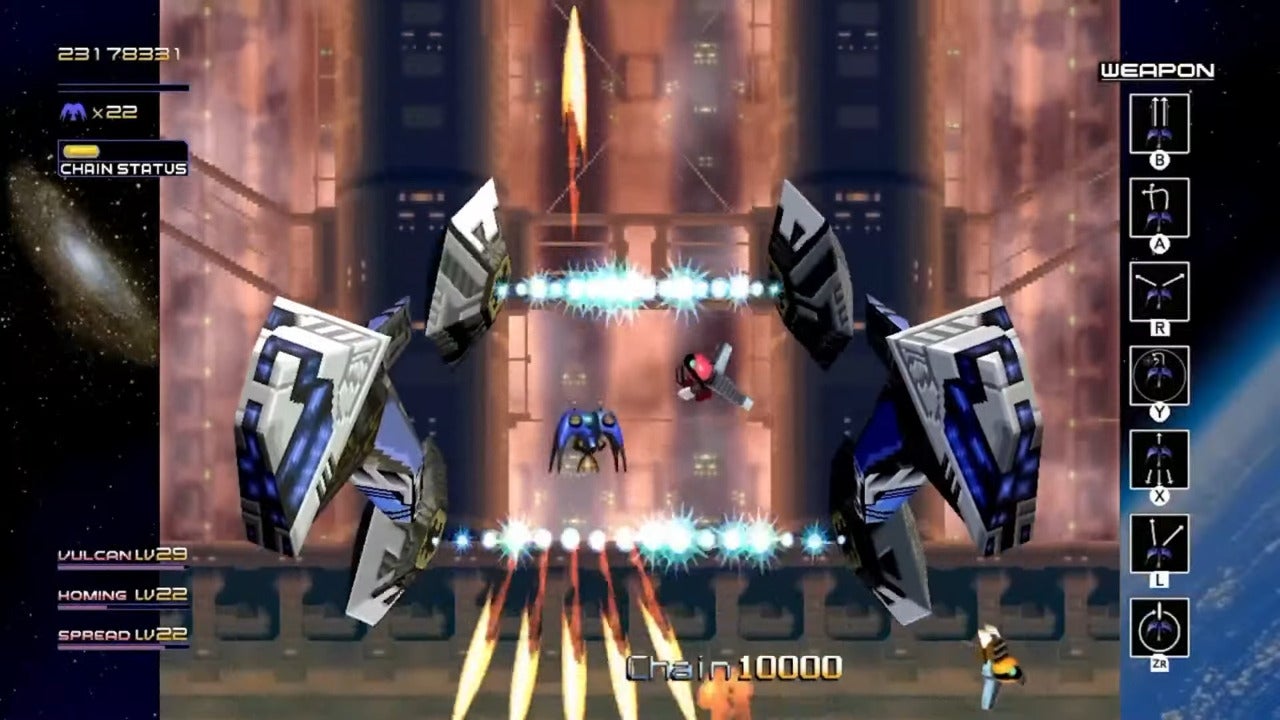Click the WEAPON panel header
The width and height of the screenshot is (1280, 720).
[x=1157, y=71]
